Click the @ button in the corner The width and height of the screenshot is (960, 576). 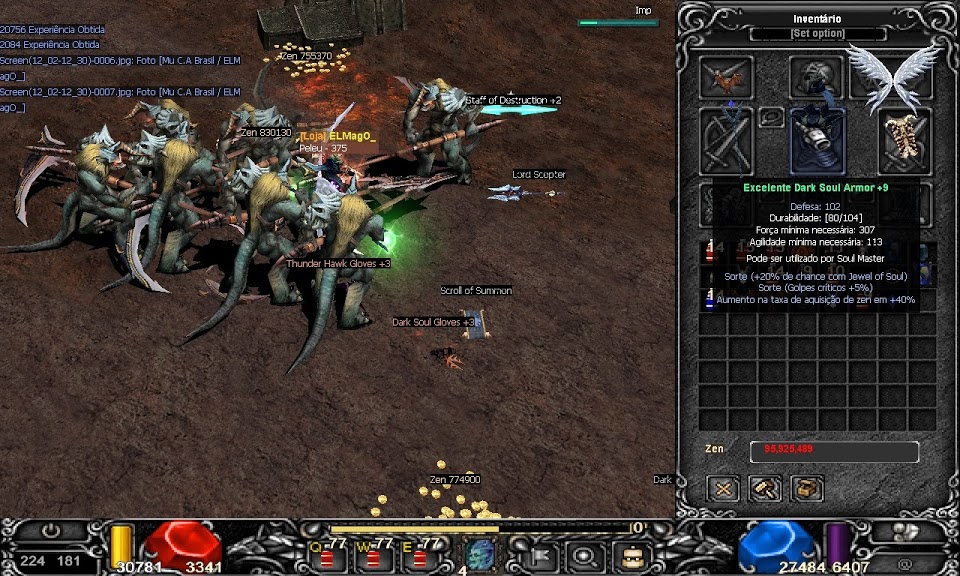(905, 563)
